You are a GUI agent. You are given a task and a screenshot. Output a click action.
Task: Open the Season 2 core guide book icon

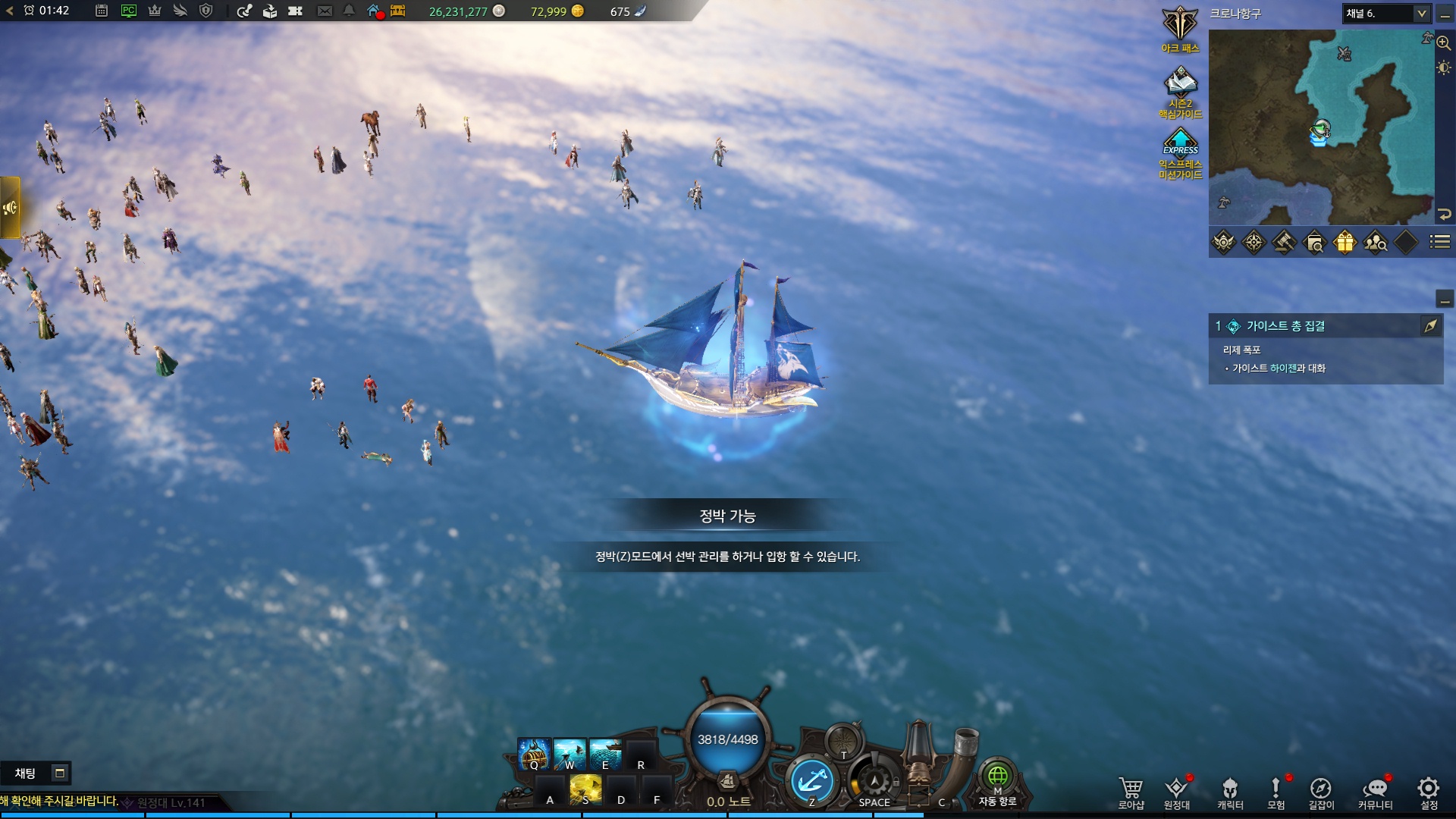coord(1180,83)
